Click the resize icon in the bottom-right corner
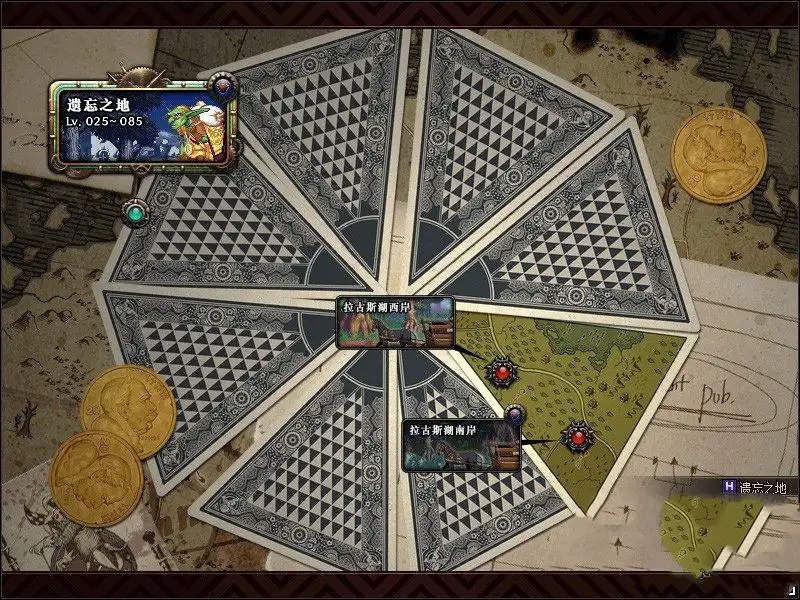This screenshot has height=600, width=800. point(788,590)
